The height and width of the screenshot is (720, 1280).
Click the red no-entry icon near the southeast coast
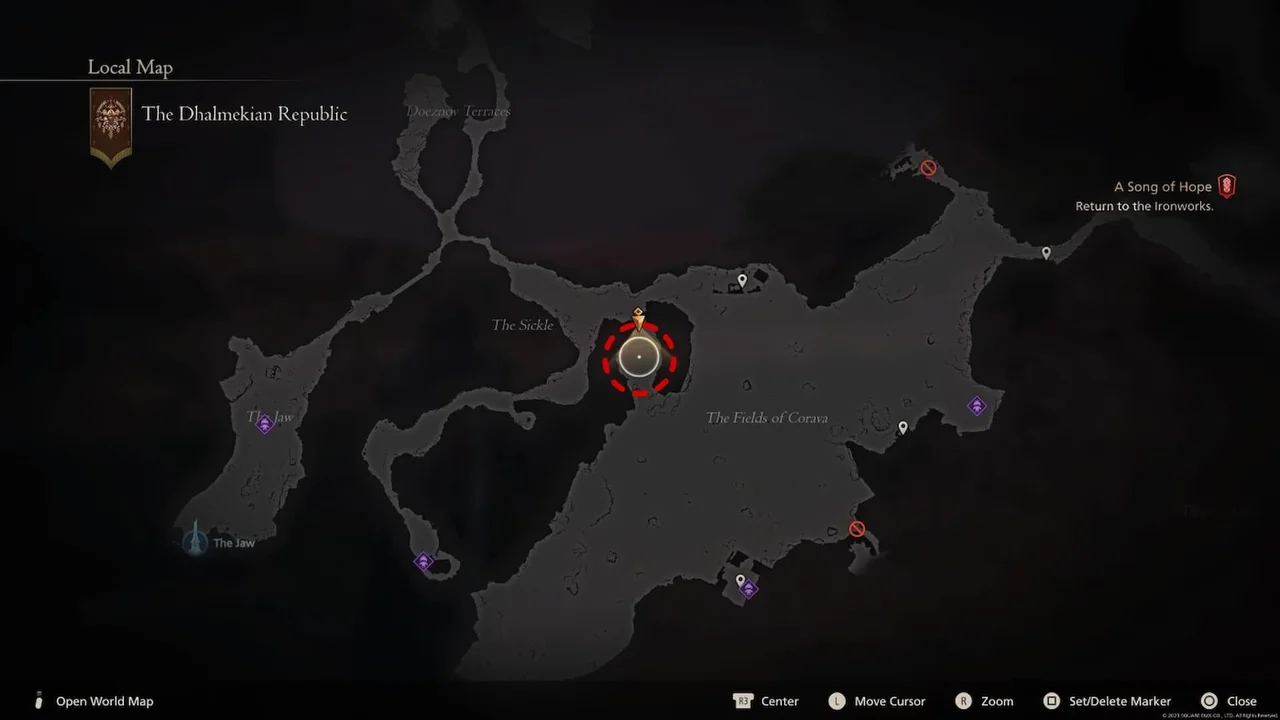(857, 528)
